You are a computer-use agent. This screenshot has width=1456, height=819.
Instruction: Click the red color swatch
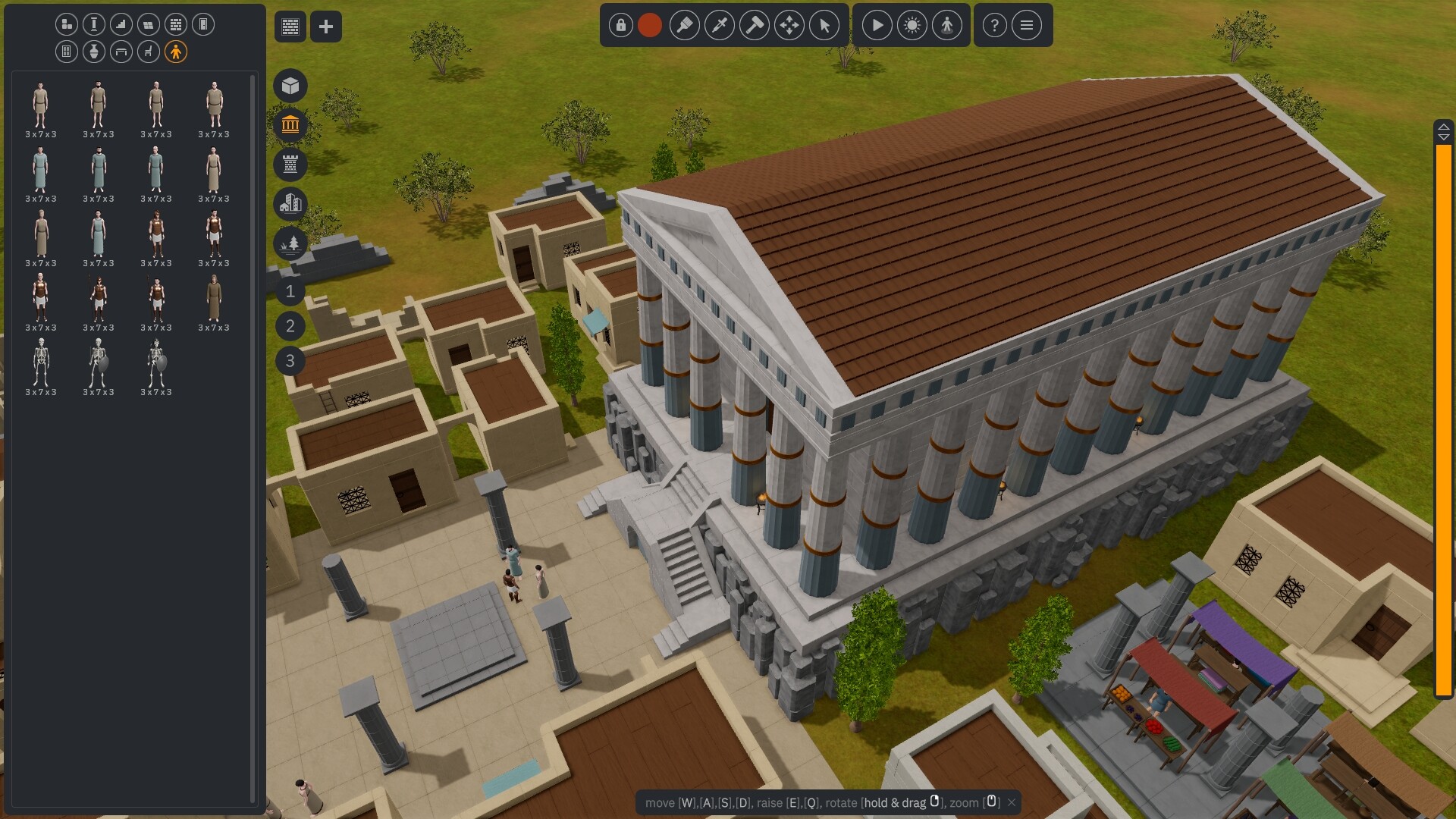click(x=649, y=25)
